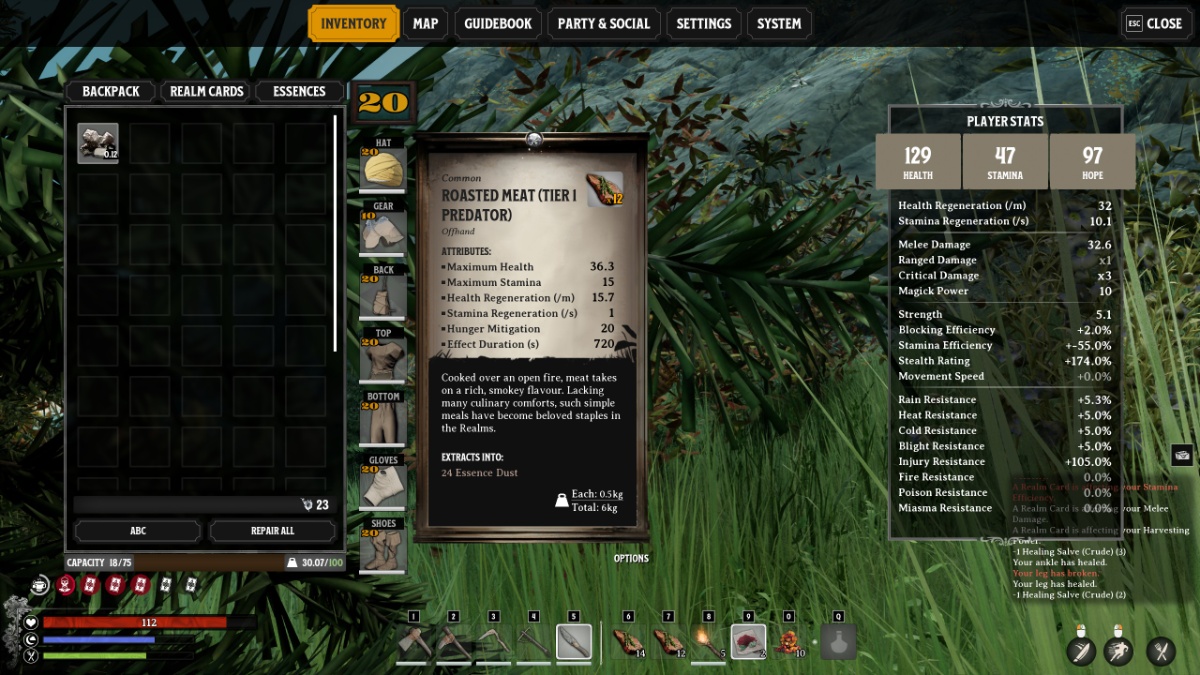Choose the Gloves equipment slot

click(x=383, y=485)
